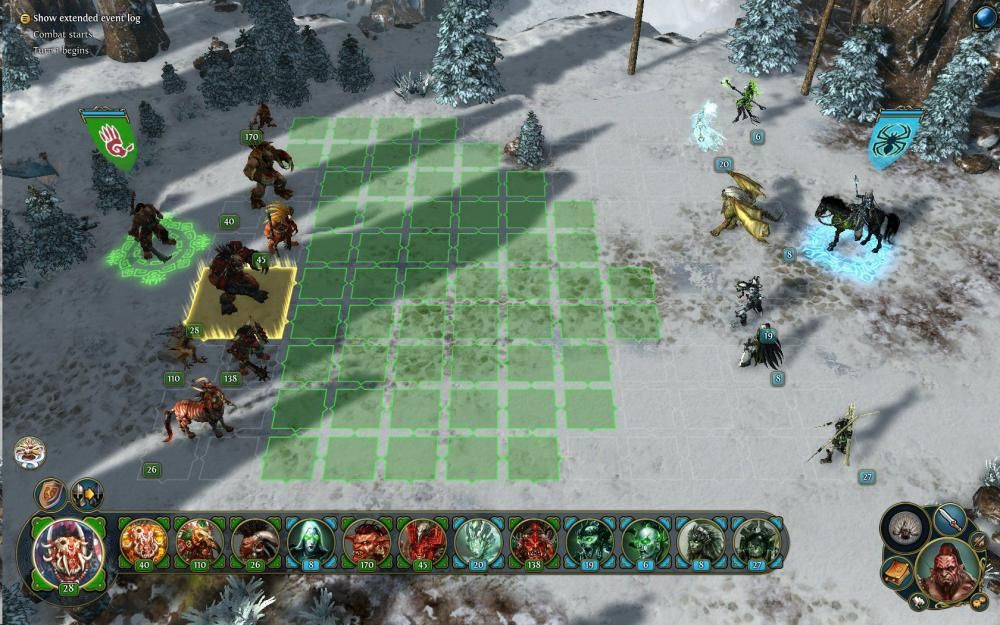Pick the turn-order portrait with count 138
This screenshot has height=625, width=1000.
(x=533, y=541)
